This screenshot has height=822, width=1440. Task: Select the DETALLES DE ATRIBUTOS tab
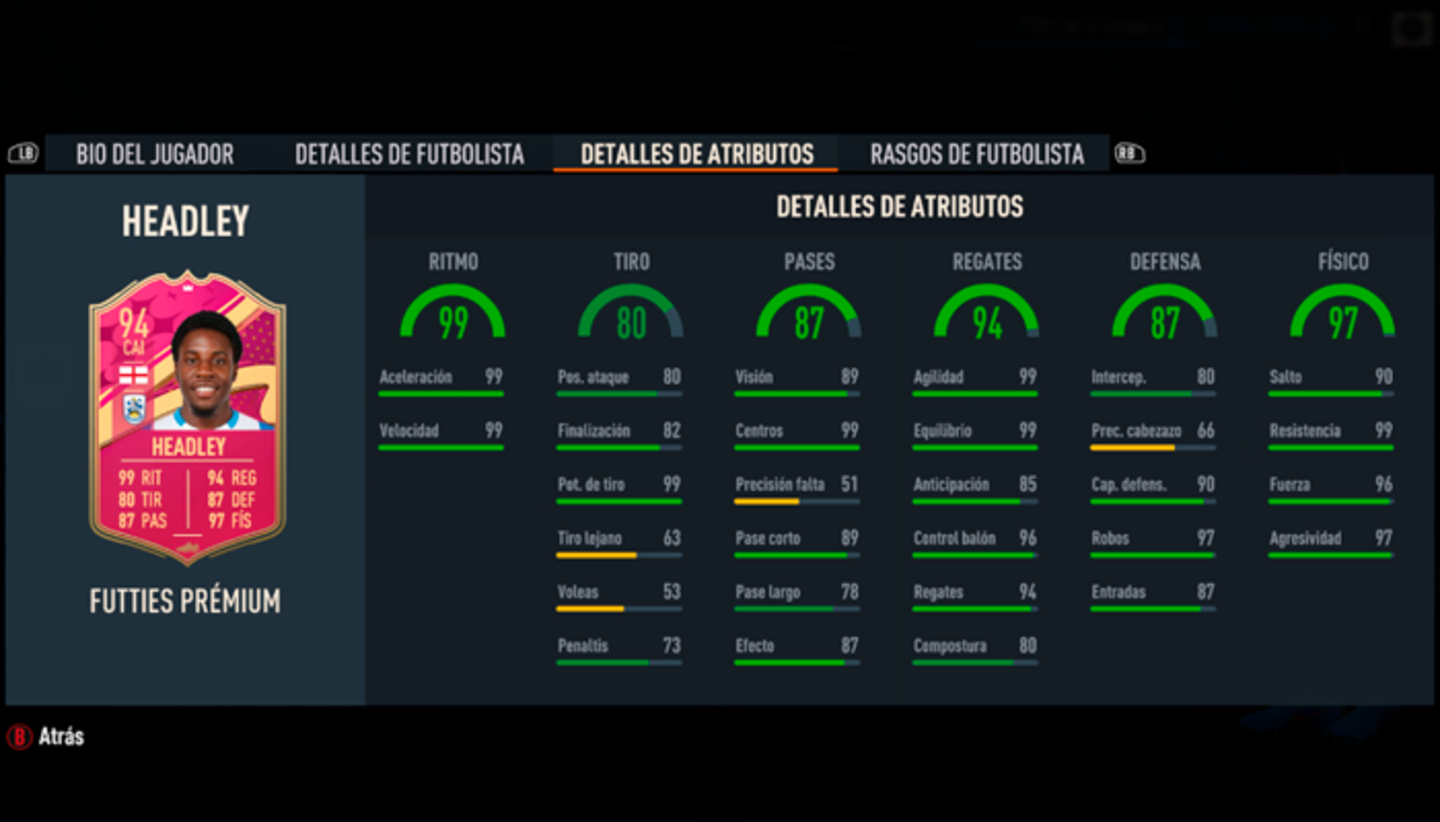pyautogui.click(x=695, y=154)
